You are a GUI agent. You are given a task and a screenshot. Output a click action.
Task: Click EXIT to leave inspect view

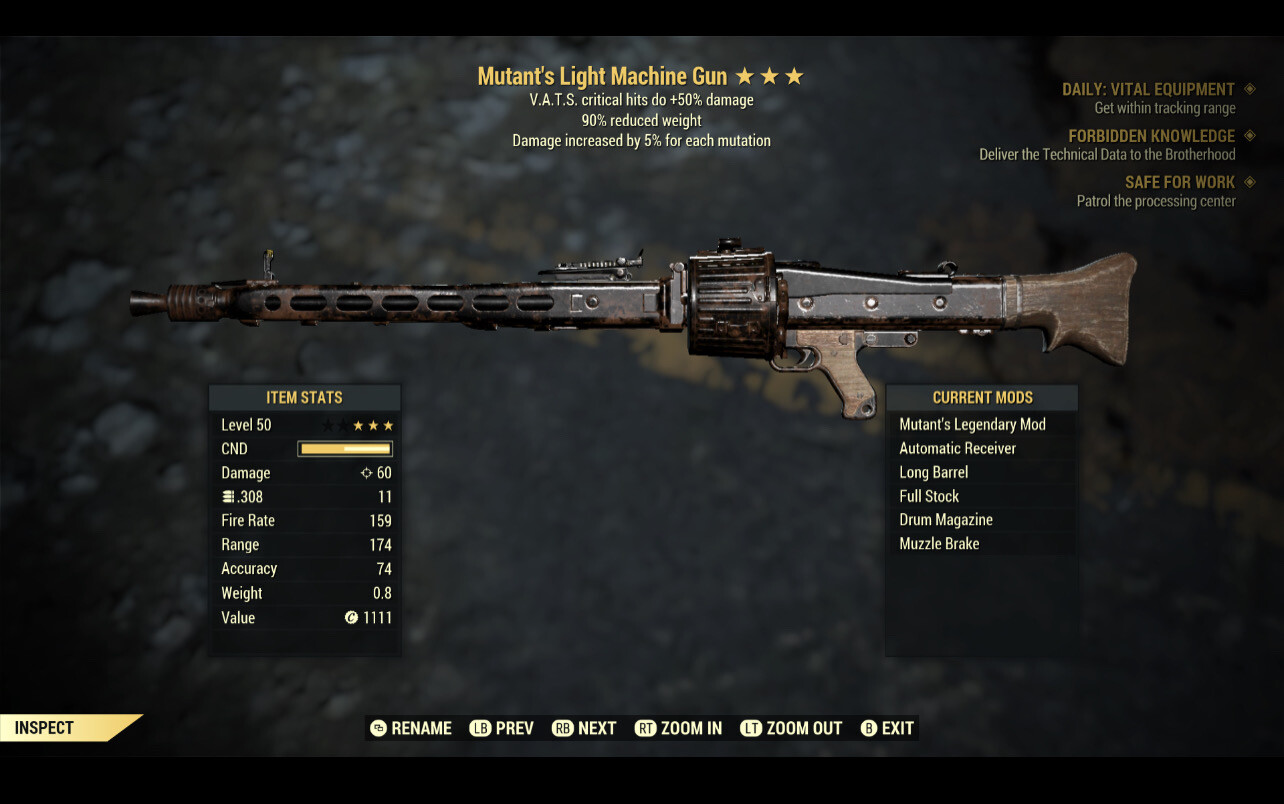[x=897, y=728]
